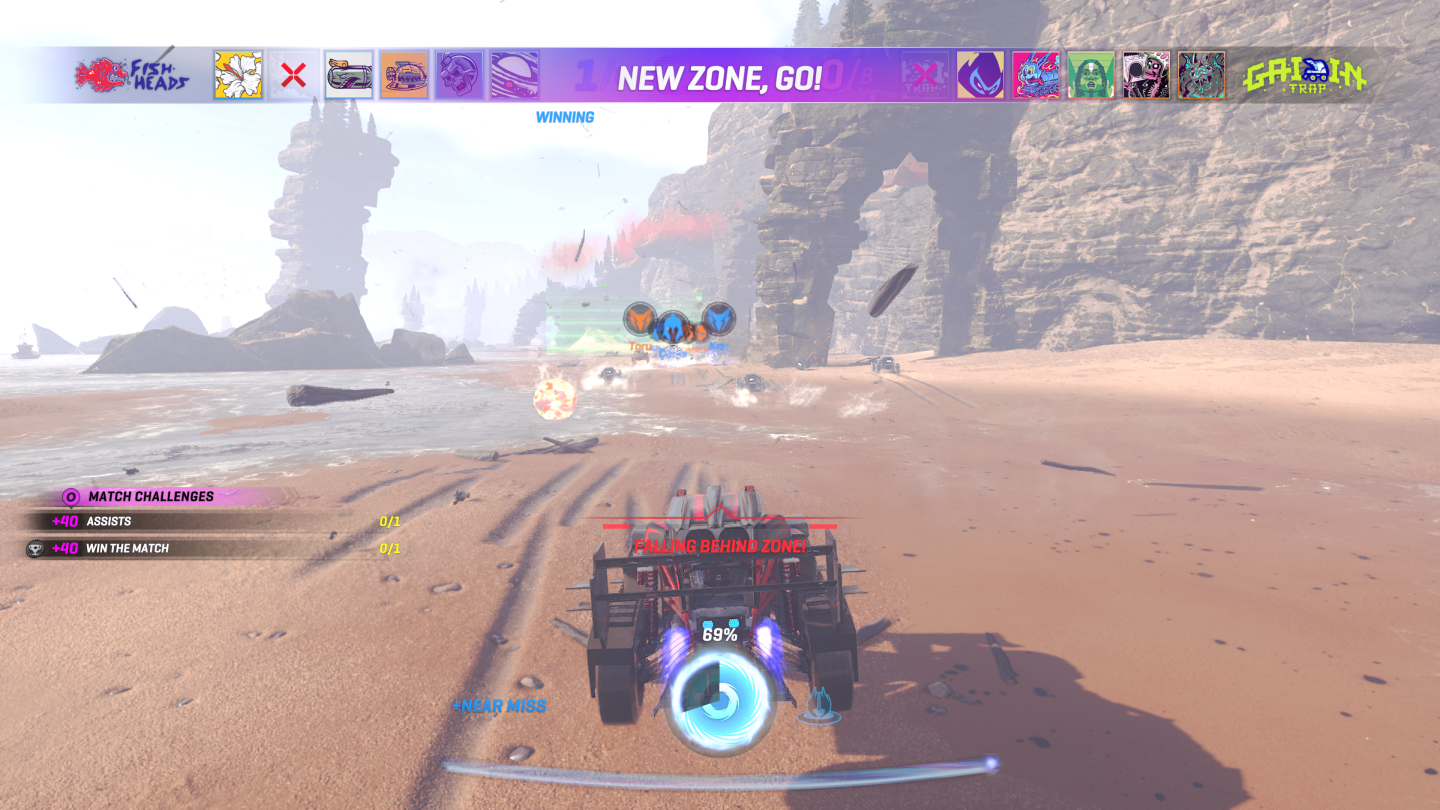Select the orange tank vehicle avatar

tap(403, 73)
